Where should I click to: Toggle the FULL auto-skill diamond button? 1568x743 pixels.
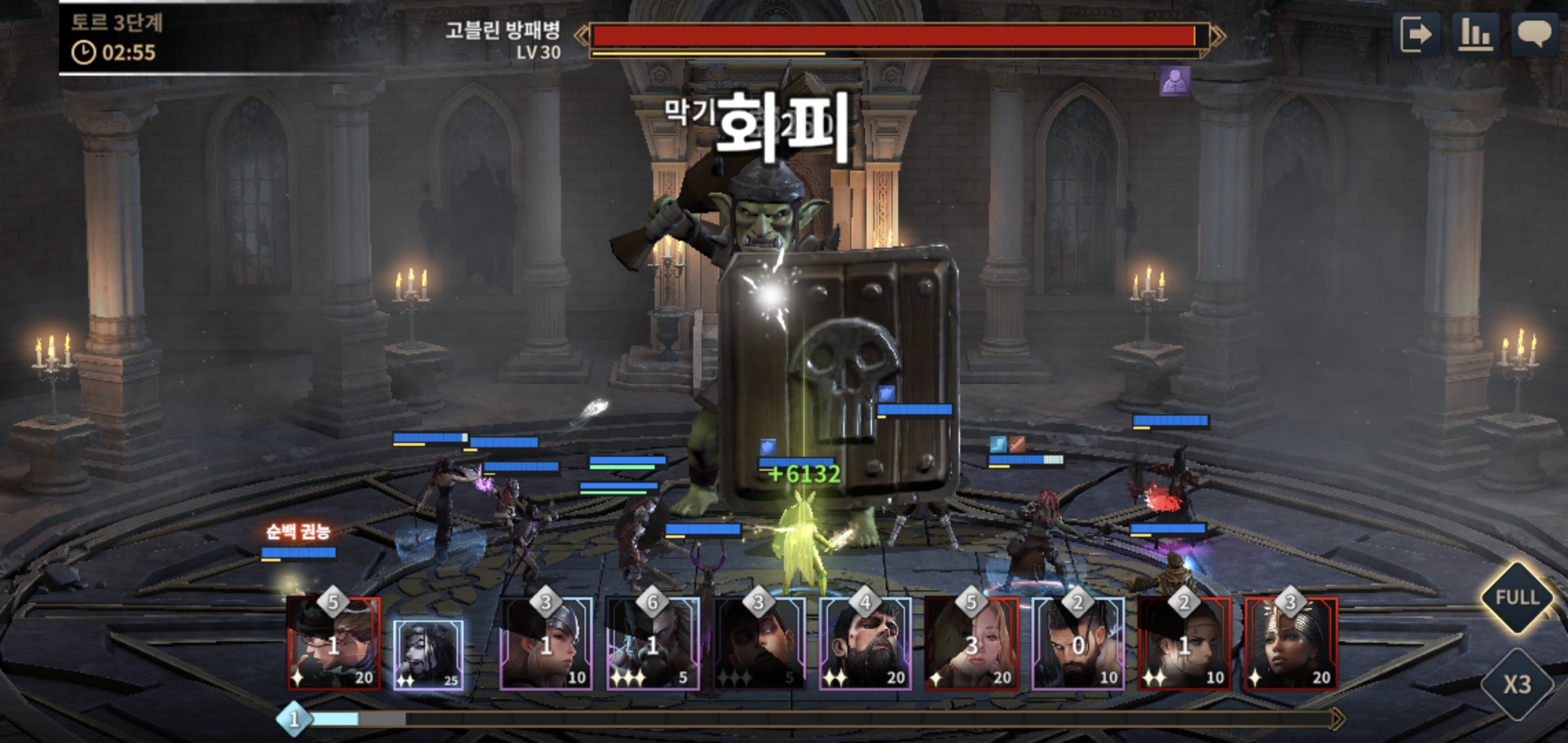point(1517,597)
